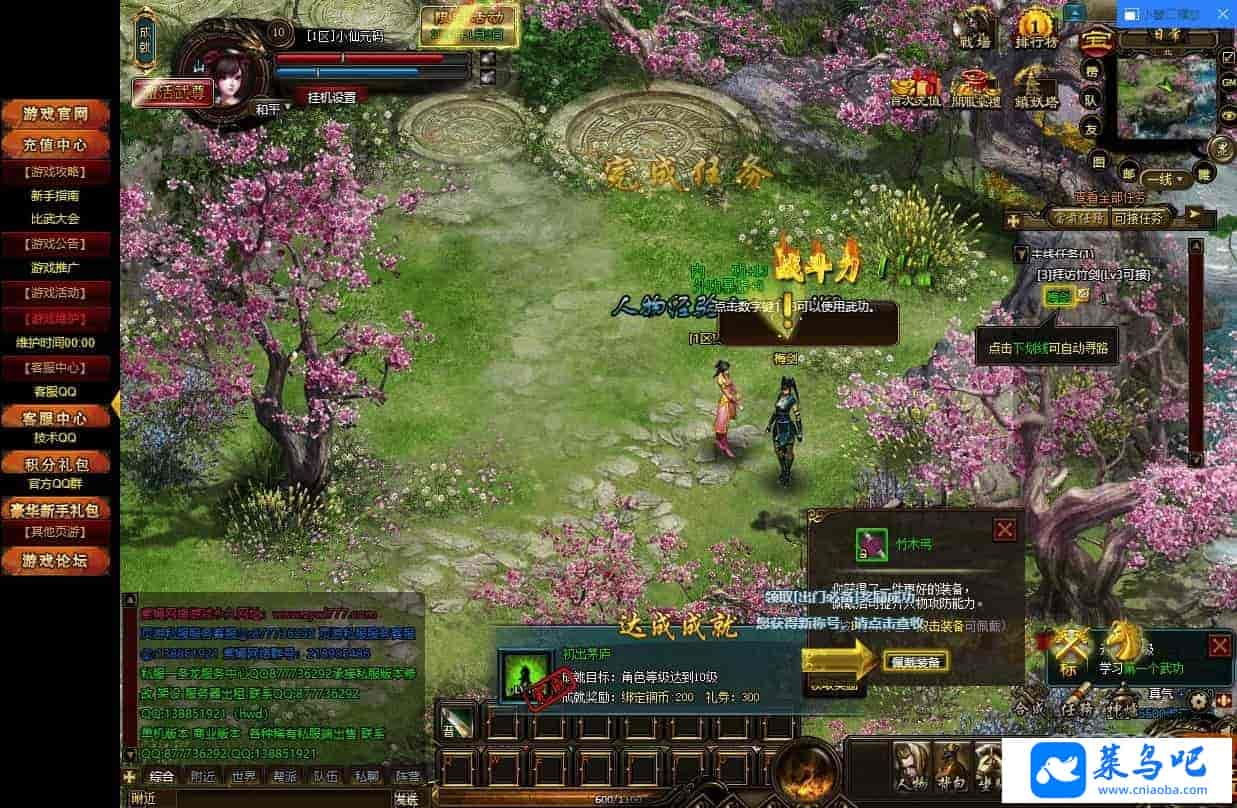The width and height of the screenshot is (1237, 808).
Task: Open the 首次充值 first recharge reward
Action: 915,88
